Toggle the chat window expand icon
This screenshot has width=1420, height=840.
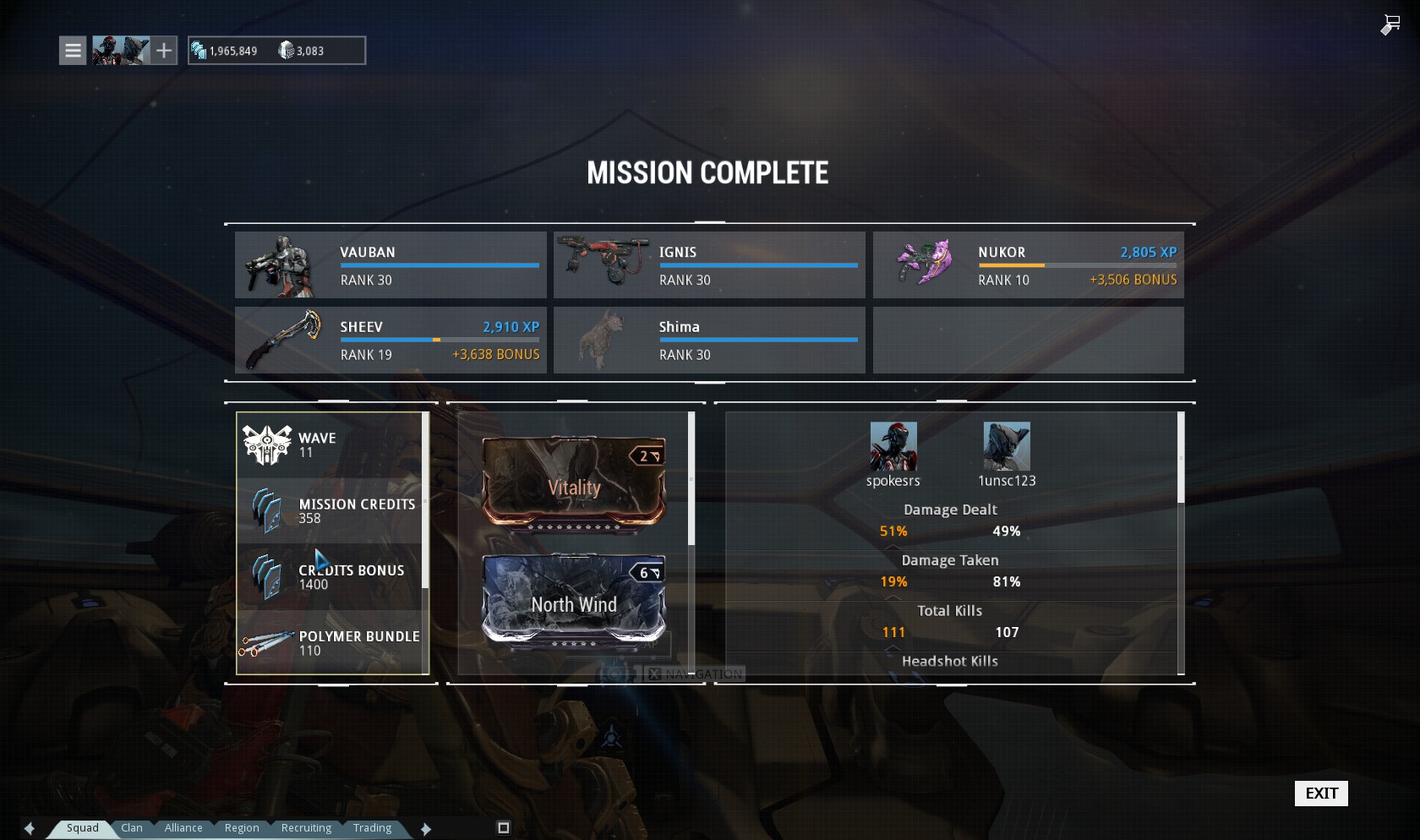[x=504, y=828]
